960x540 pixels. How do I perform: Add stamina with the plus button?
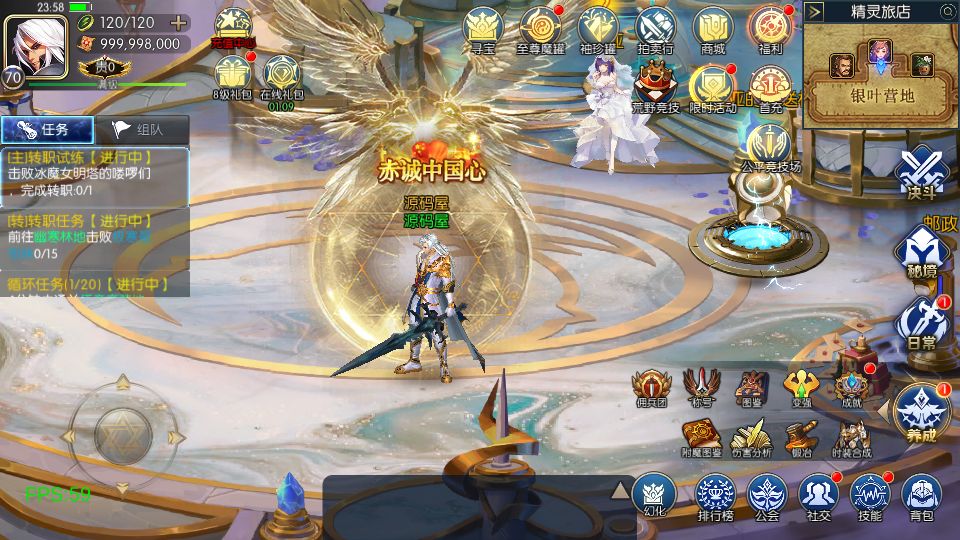178,22
